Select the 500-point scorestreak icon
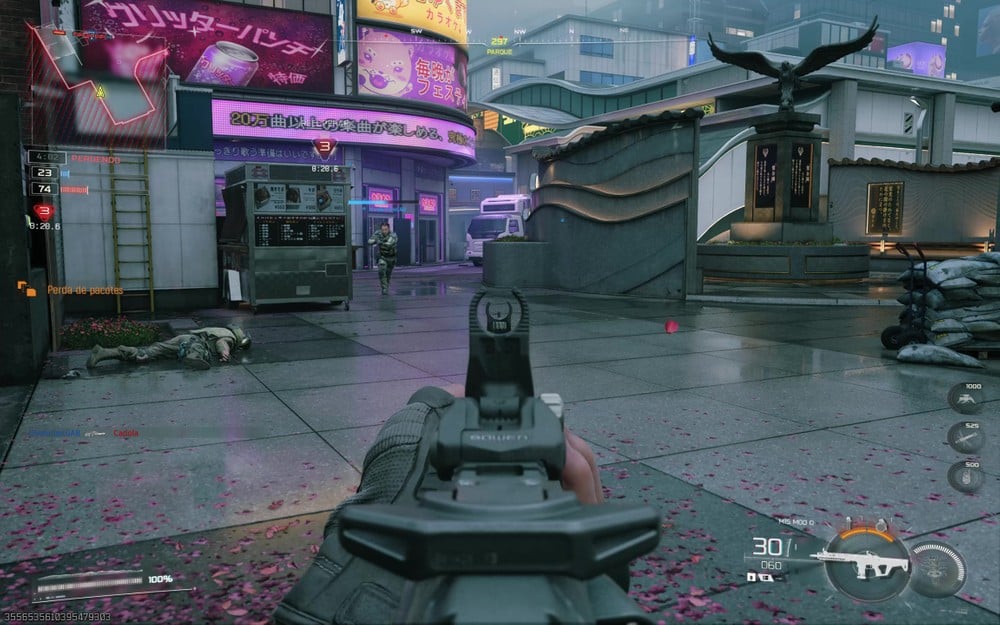 pos(965,476)
